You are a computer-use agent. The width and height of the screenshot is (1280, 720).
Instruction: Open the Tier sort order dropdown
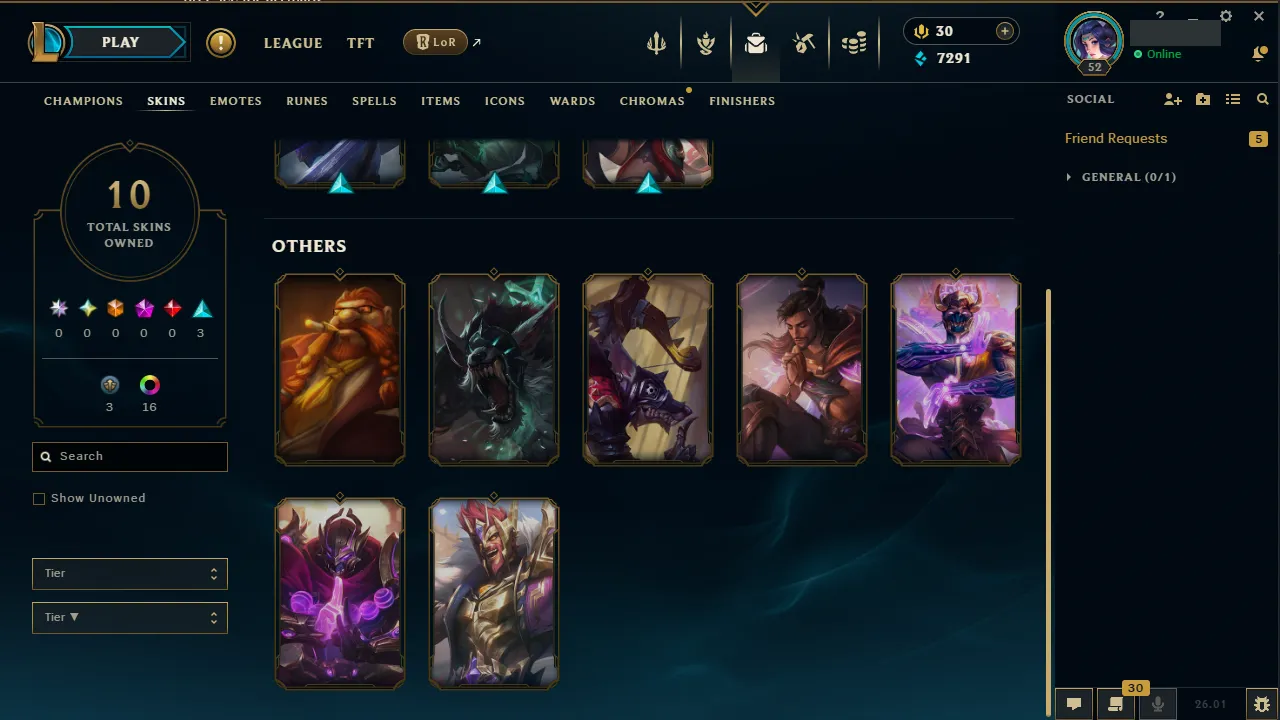click(129, 618)
